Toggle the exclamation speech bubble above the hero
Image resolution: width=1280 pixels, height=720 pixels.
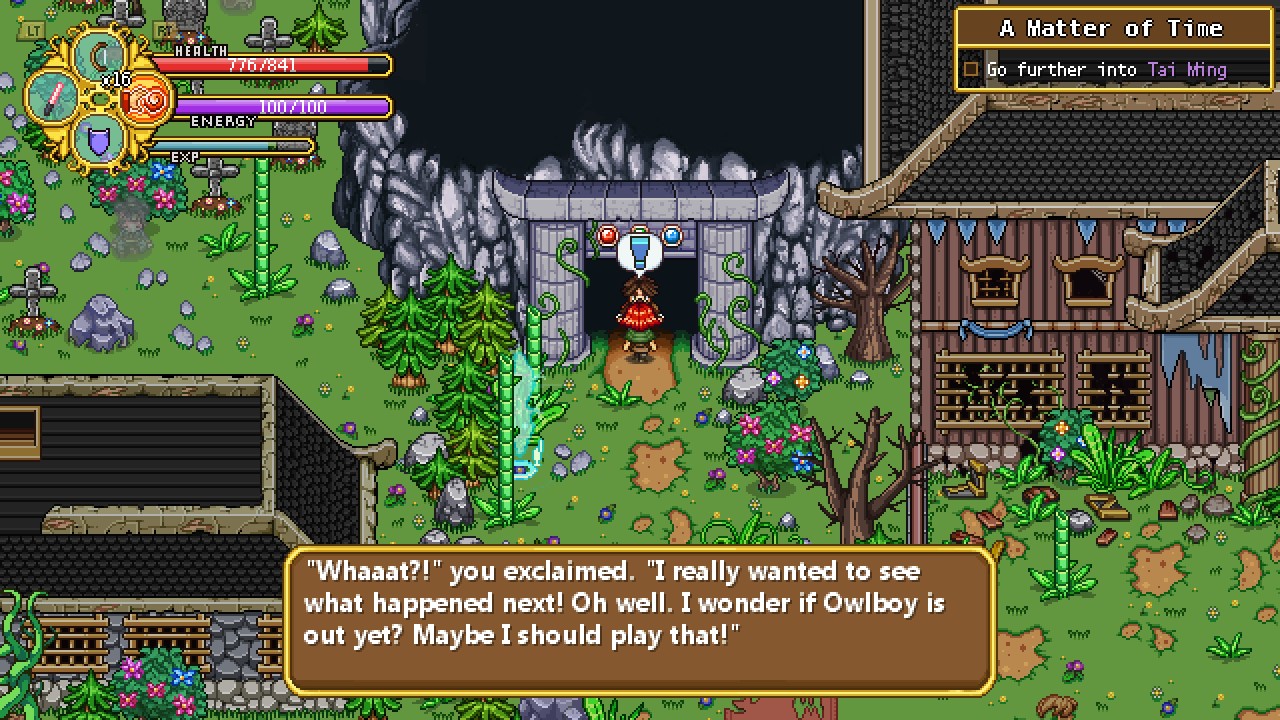(x=640, y=248)
